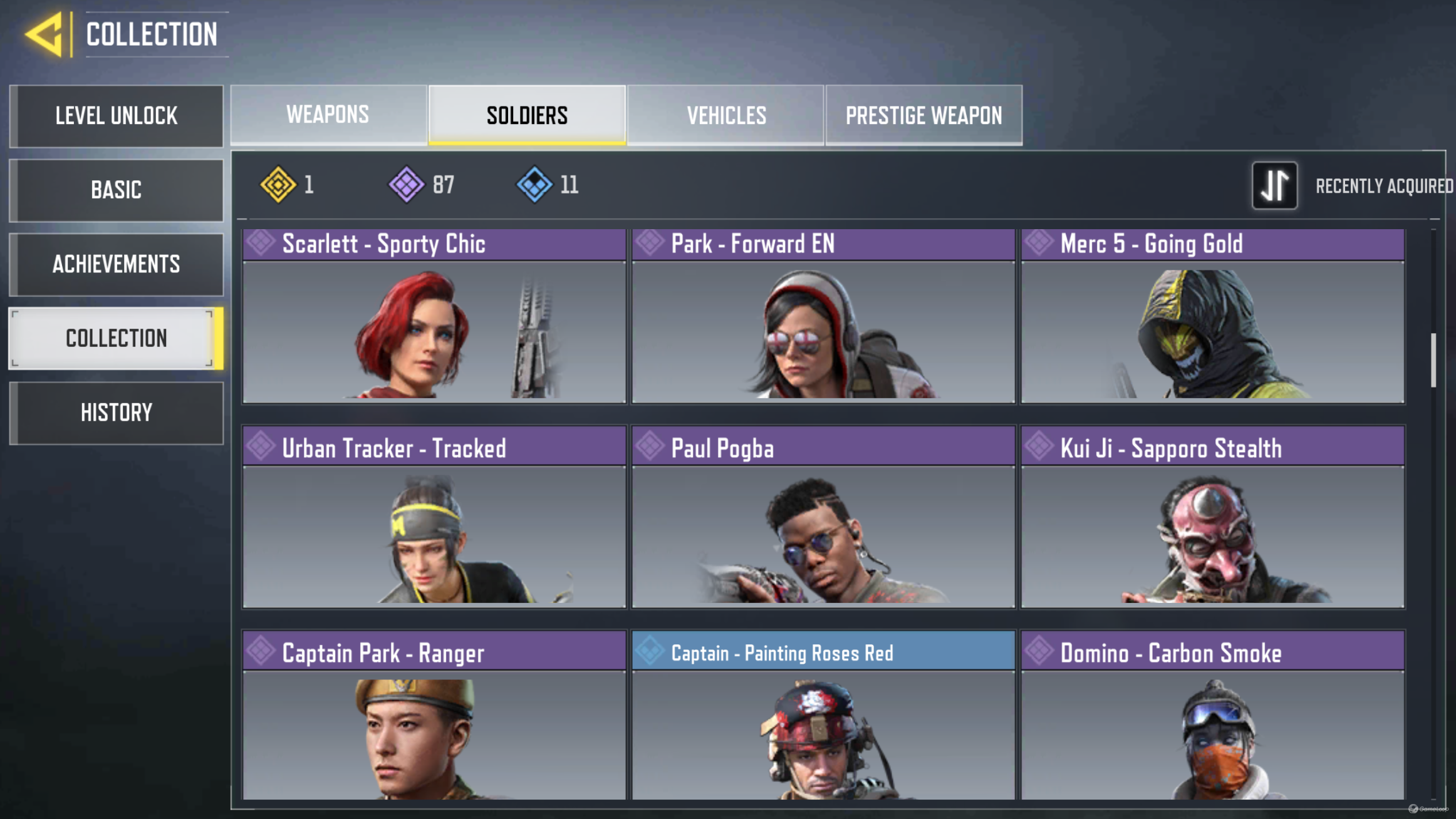Screen dimensions: 1456x819
Task: Switch to the Weapons tab
Action: pos(328,115)
